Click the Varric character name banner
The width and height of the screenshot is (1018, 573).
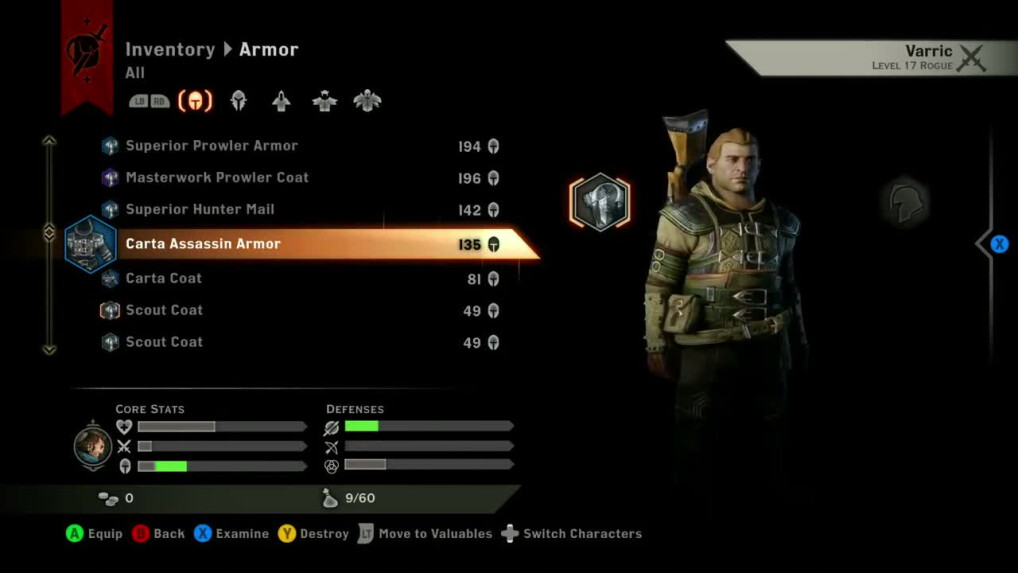pos(870,58)
